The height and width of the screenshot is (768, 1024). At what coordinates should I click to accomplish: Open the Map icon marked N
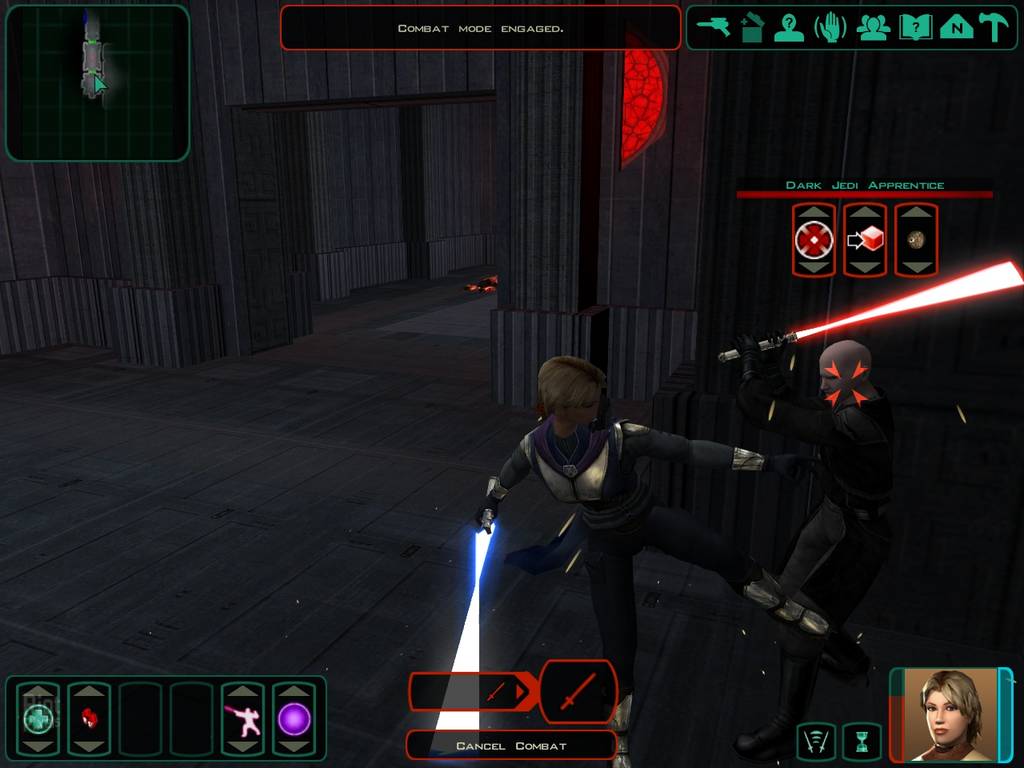pyautogui.click(x=957, y=27)
